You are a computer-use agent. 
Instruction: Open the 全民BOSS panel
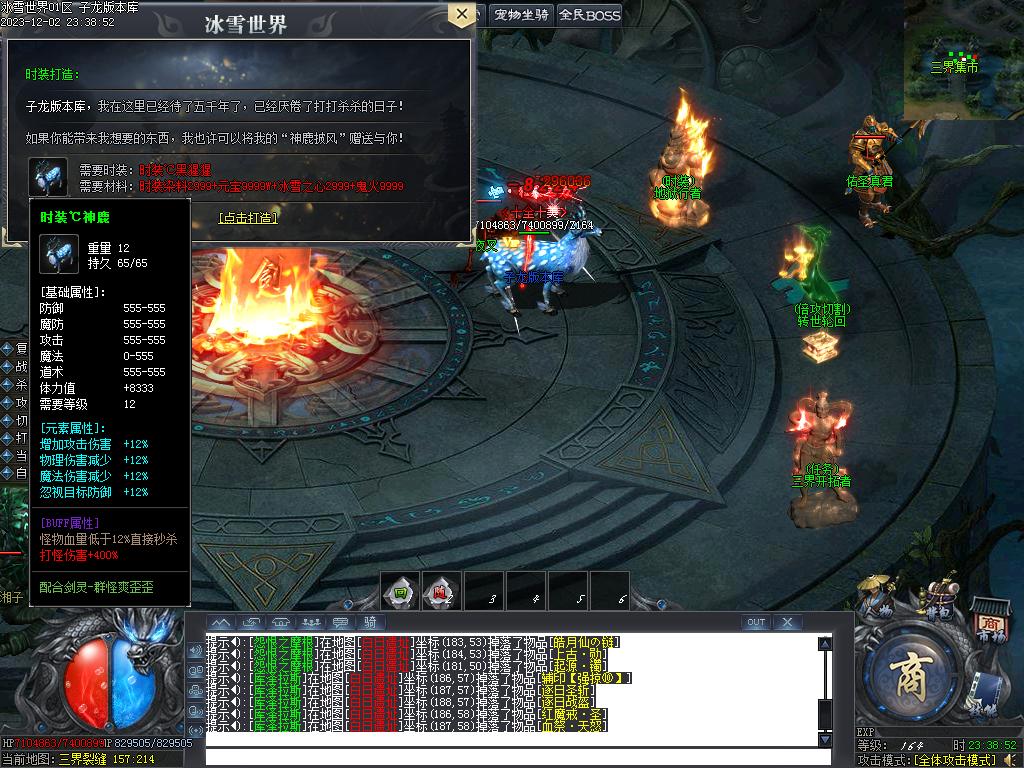point(589,14)
